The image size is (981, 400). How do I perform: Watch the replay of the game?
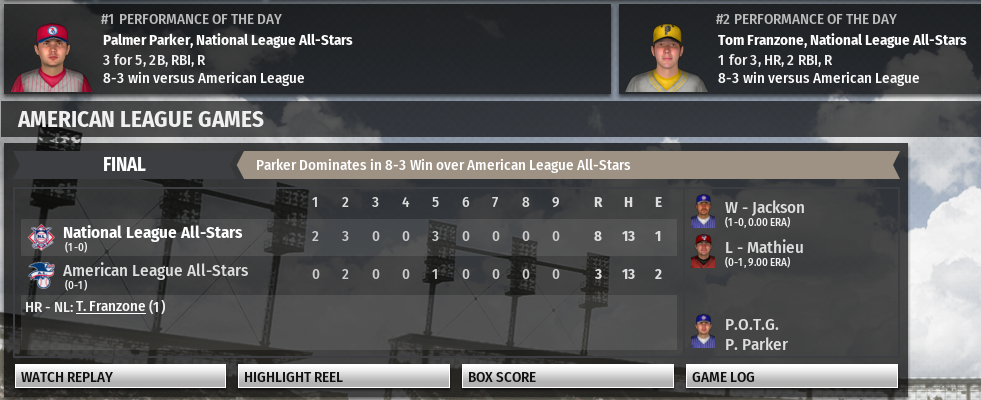coord(120,377)
